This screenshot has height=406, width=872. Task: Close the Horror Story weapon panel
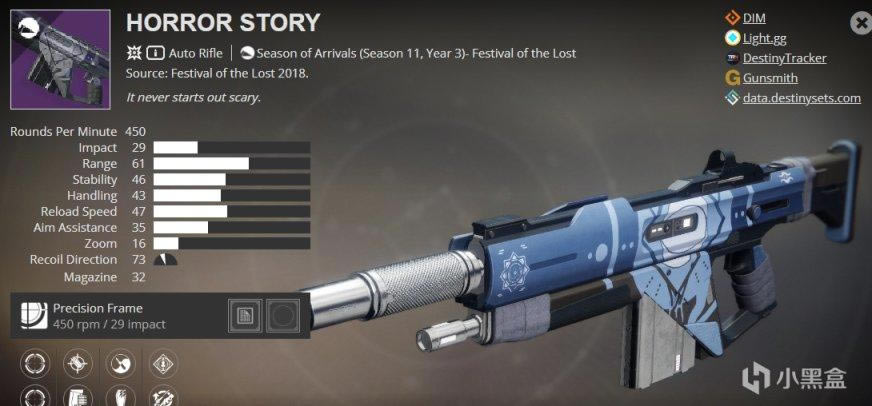[x=859, y=22]
